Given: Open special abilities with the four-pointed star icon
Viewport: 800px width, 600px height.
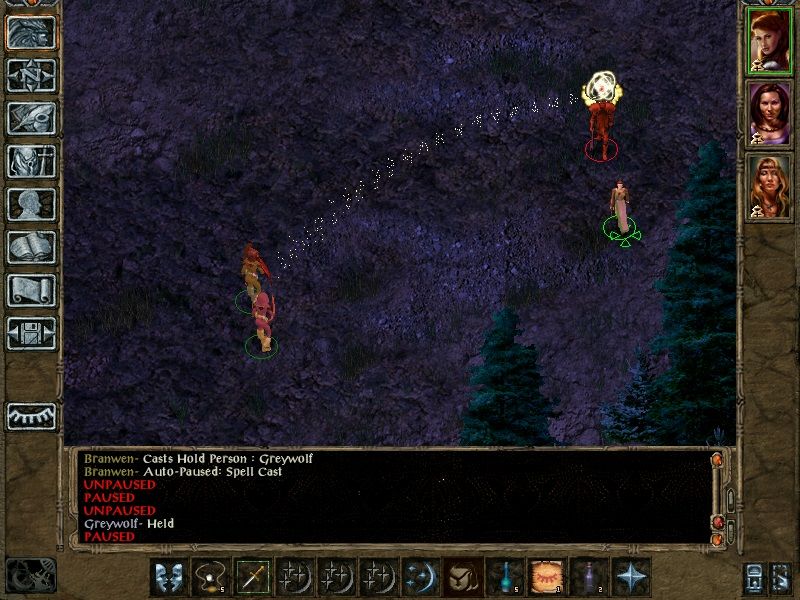Looking at the screenshot, I should (631, 578).
